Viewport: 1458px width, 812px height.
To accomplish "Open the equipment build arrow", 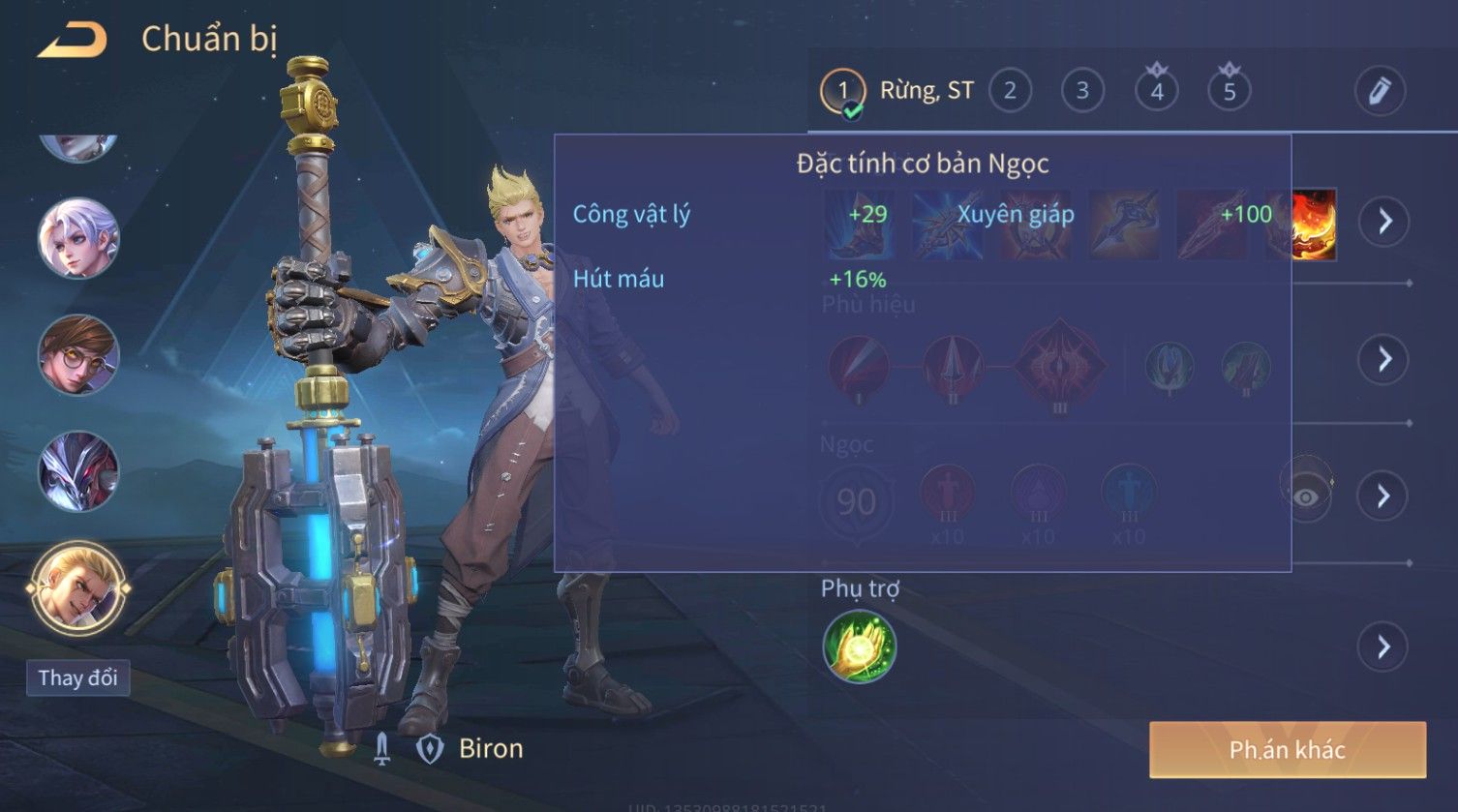I will [1384, 222].
